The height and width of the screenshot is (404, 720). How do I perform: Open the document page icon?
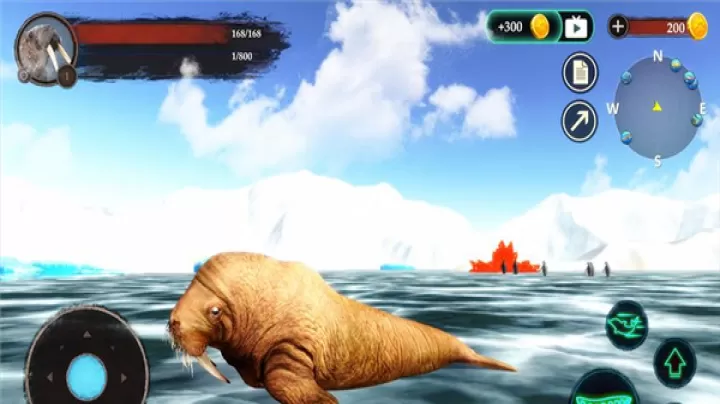579,72
